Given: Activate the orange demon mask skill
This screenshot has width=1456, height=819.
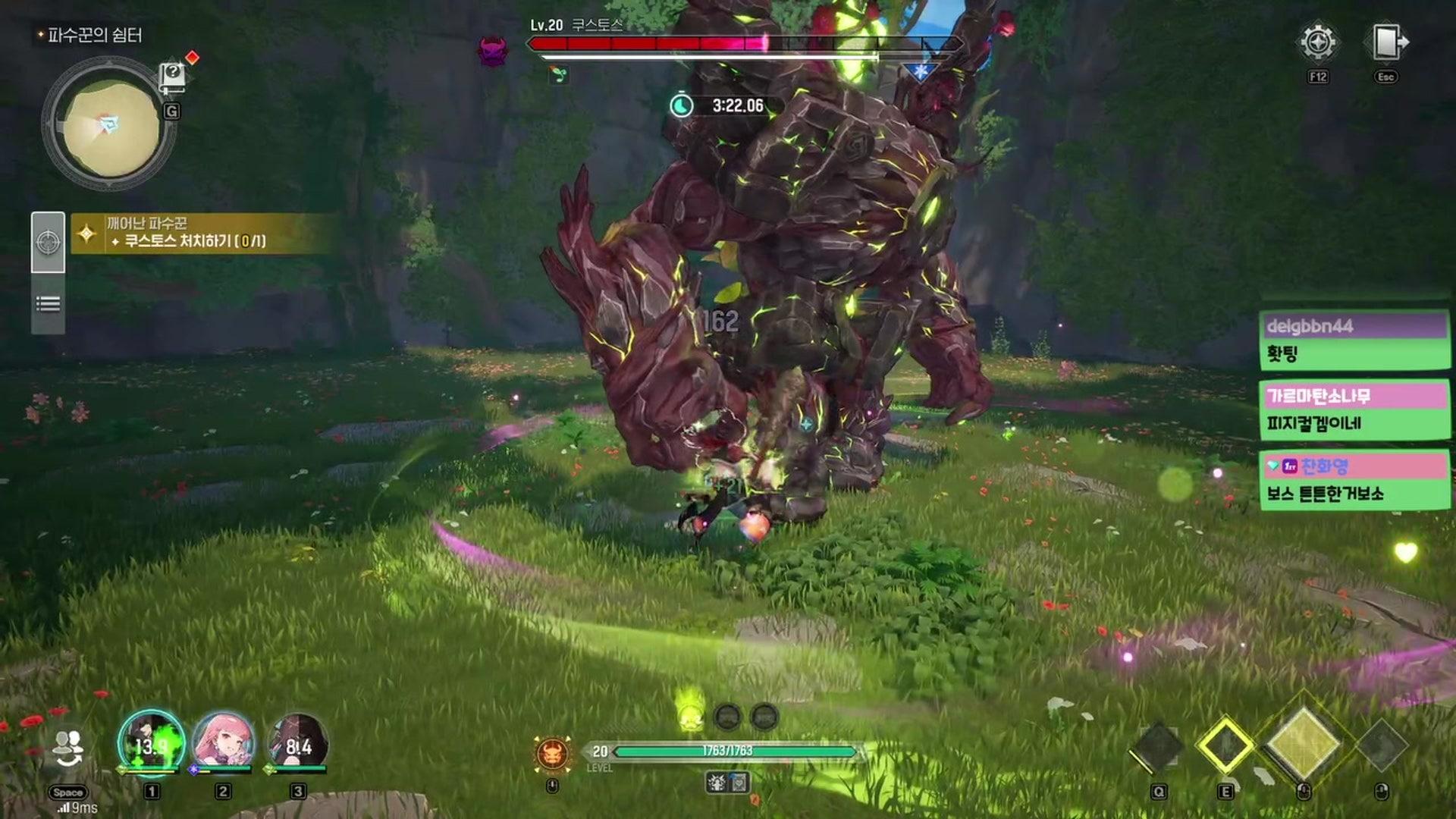Looking at the screenshot, I should [553, 753].
